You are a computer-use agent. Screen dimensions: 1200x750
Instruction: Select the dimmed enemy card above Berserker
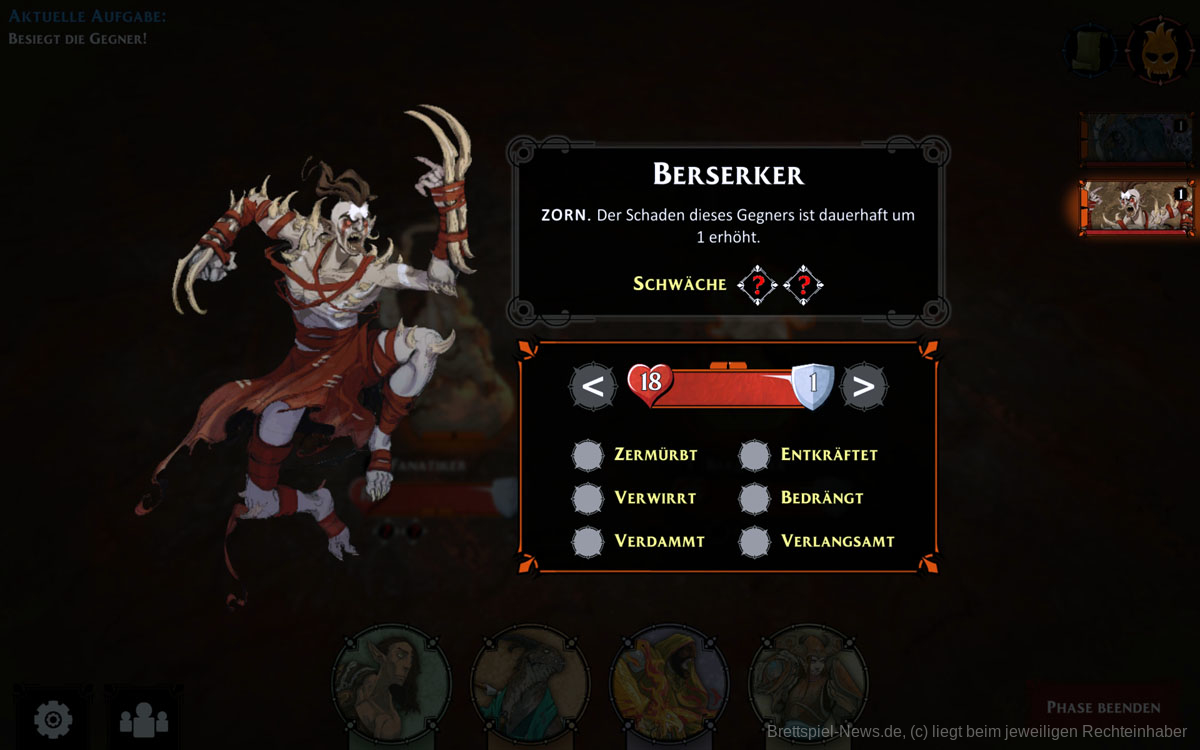click(1137, 138)
